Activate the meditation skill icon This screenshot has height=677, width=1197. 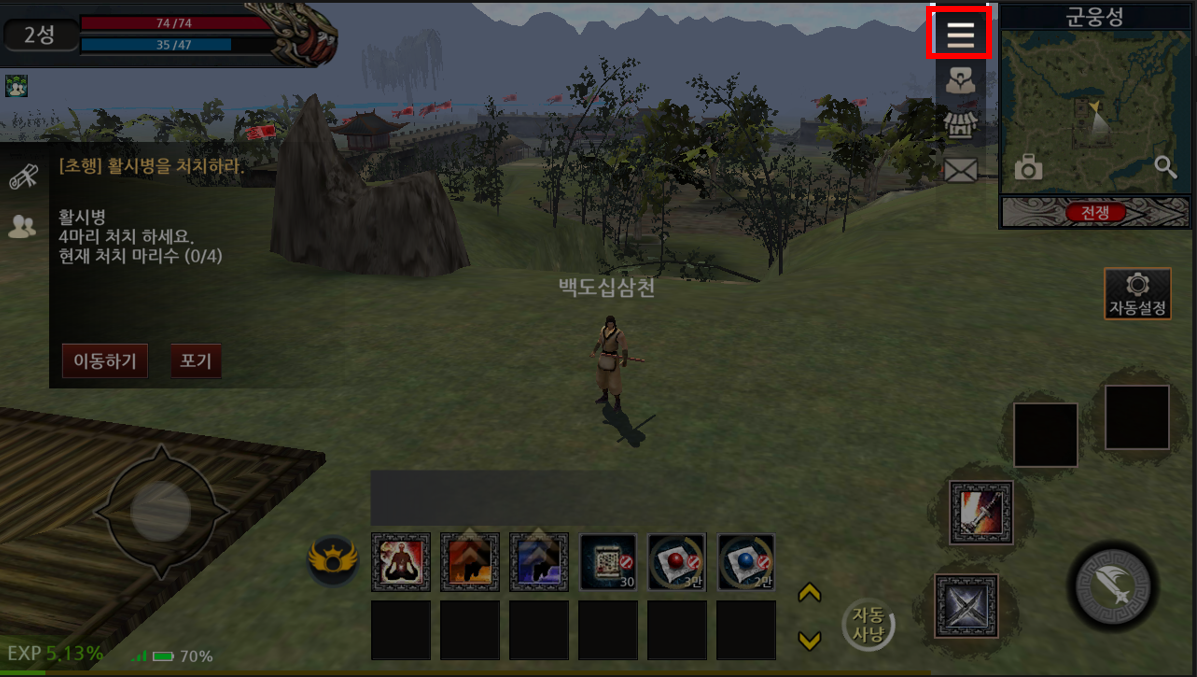point(401,561)
